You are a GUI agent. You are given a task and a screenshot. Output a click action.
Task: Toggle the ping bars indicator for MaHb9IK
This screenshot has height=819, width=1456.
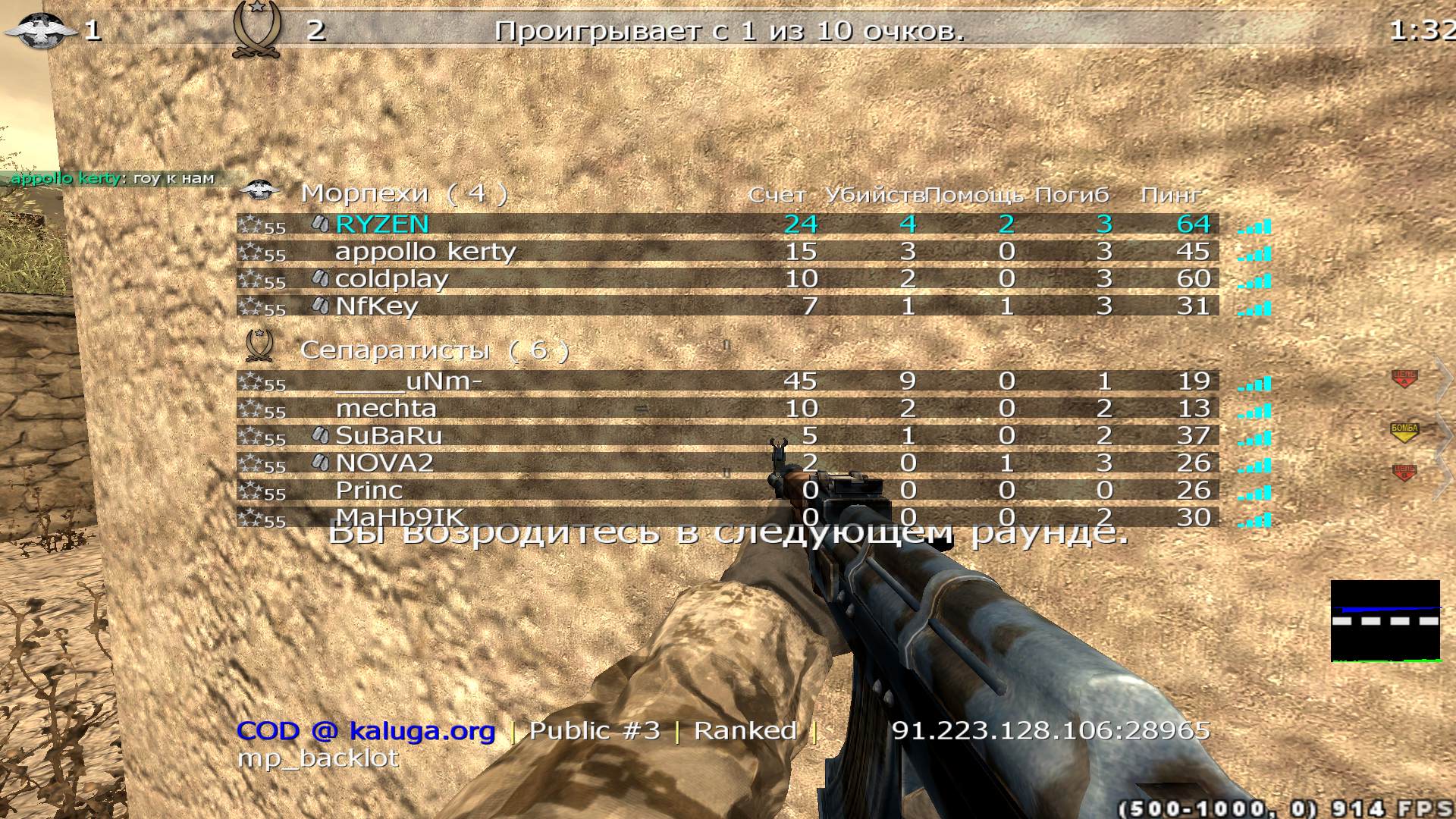click(1253, 520)
